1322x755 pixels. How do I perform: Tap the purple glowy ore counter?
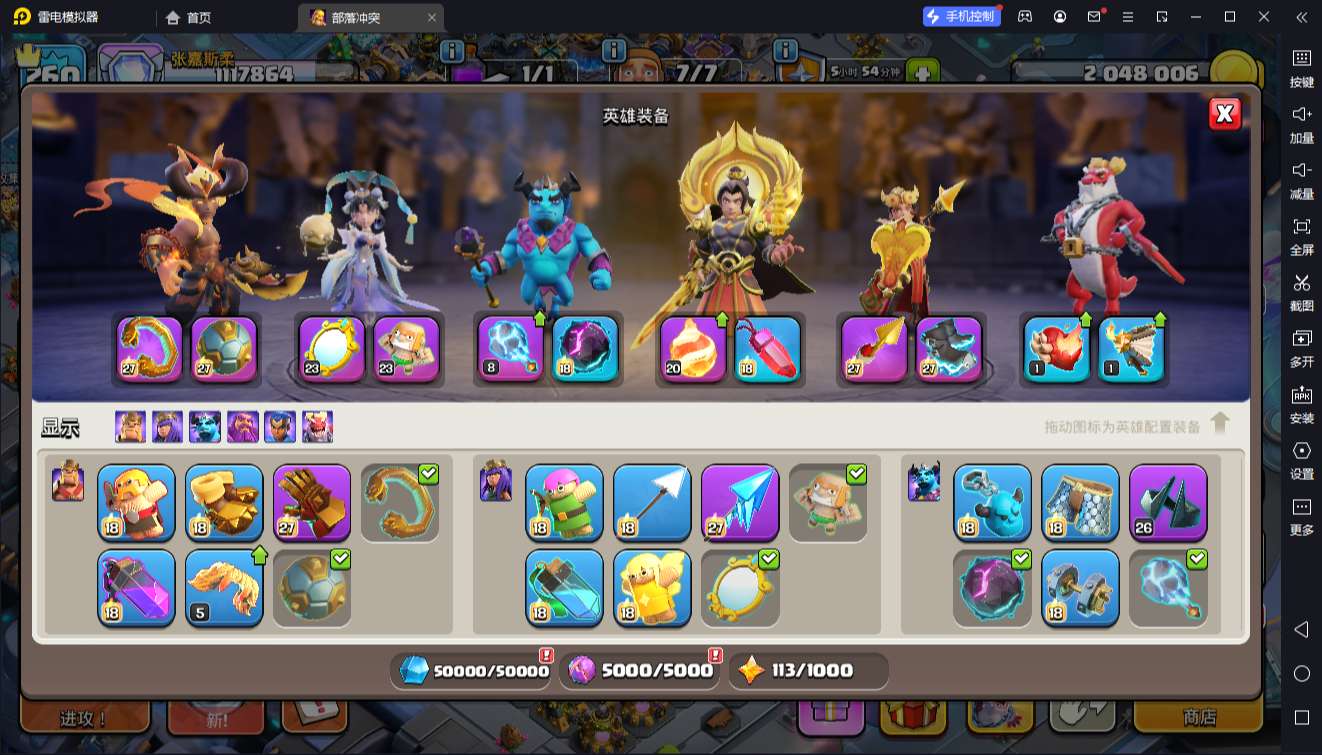pos(642,670)
